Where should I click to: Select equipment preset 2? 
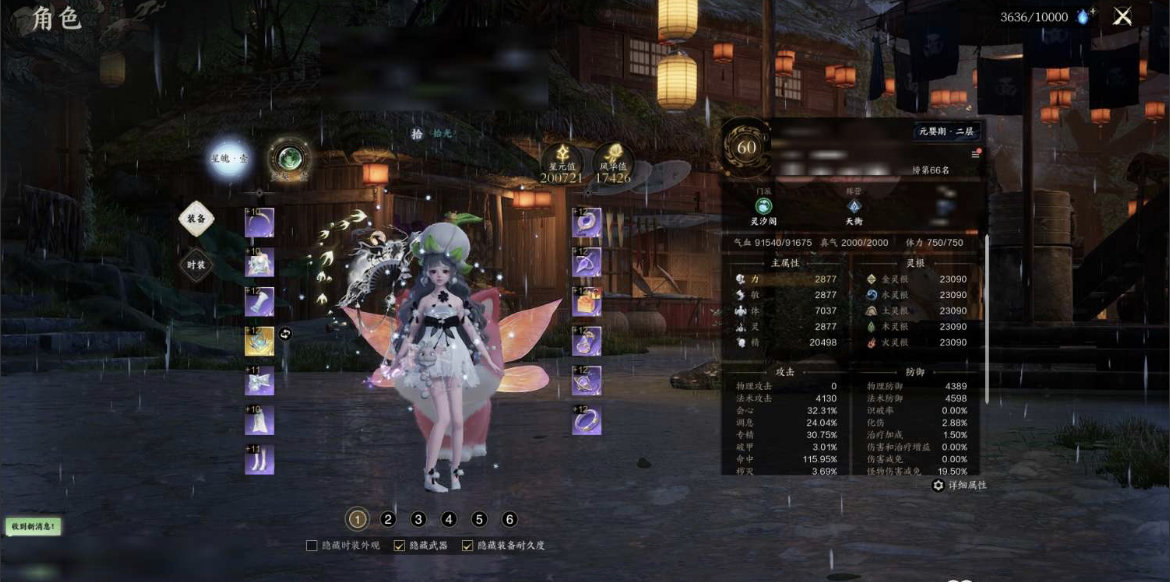coord(388,519)
